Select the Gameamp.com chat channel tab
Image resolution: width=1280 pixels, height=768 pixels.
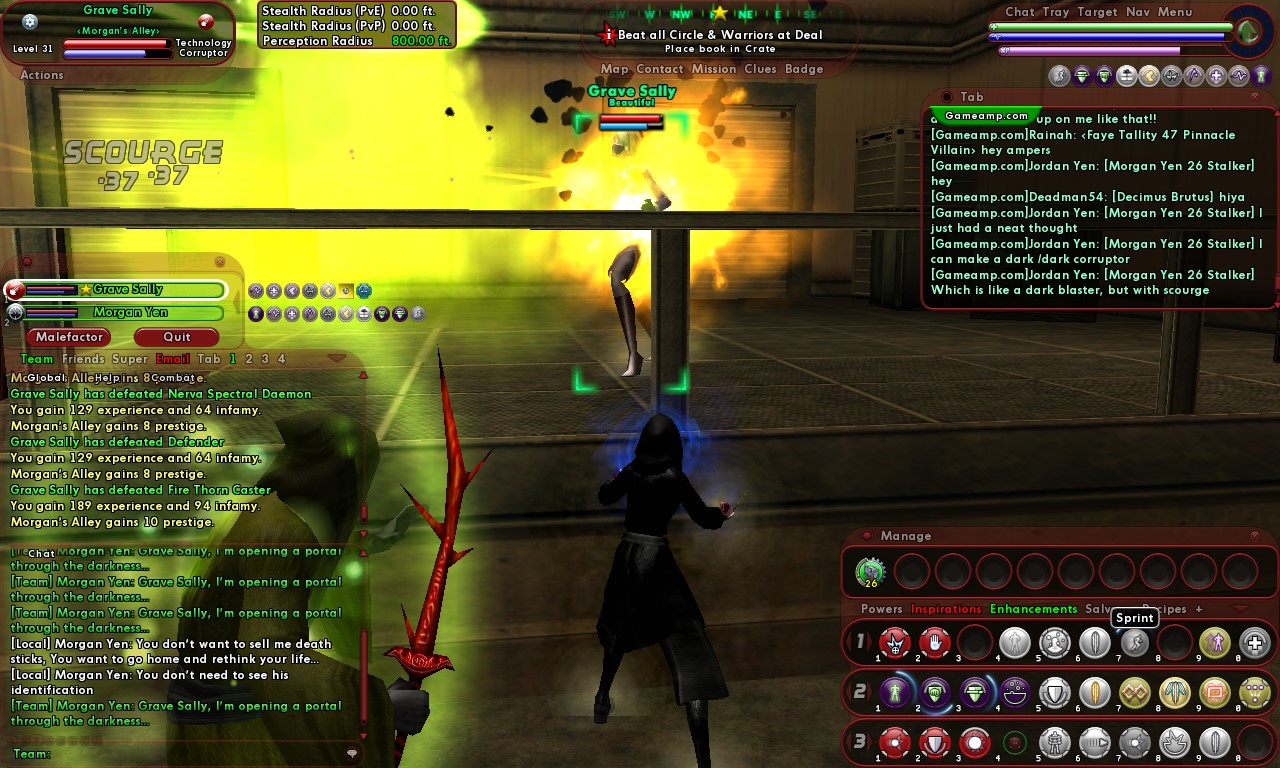point(985,116)
